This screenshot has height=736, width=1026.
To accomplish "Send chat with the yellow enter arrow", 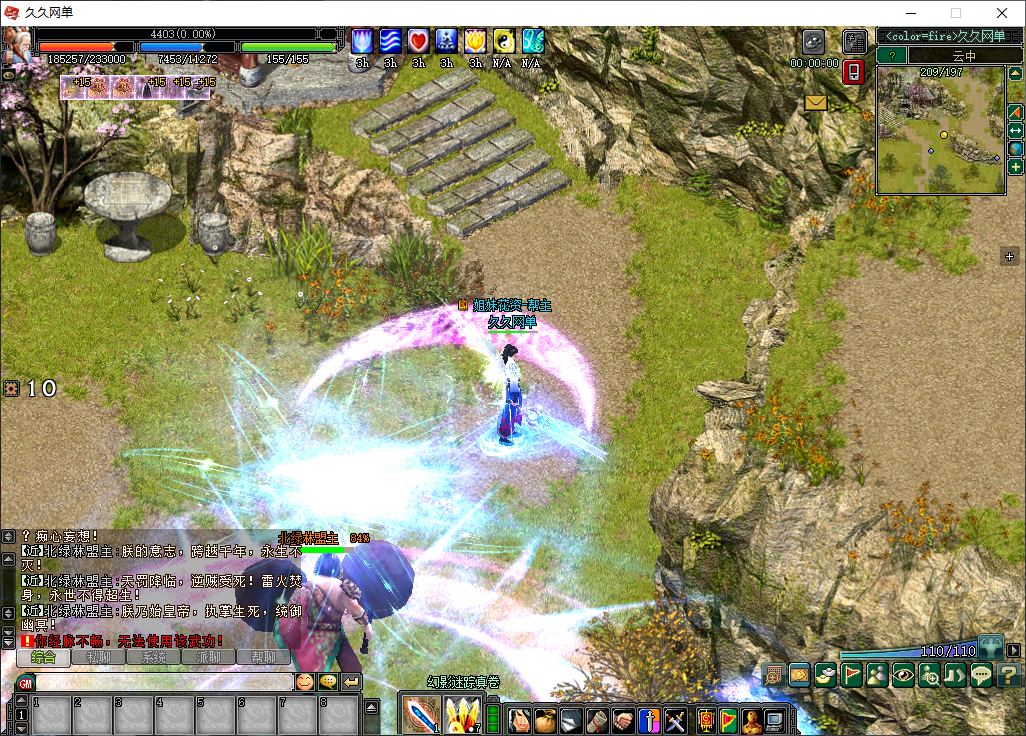I will (351, 682).
